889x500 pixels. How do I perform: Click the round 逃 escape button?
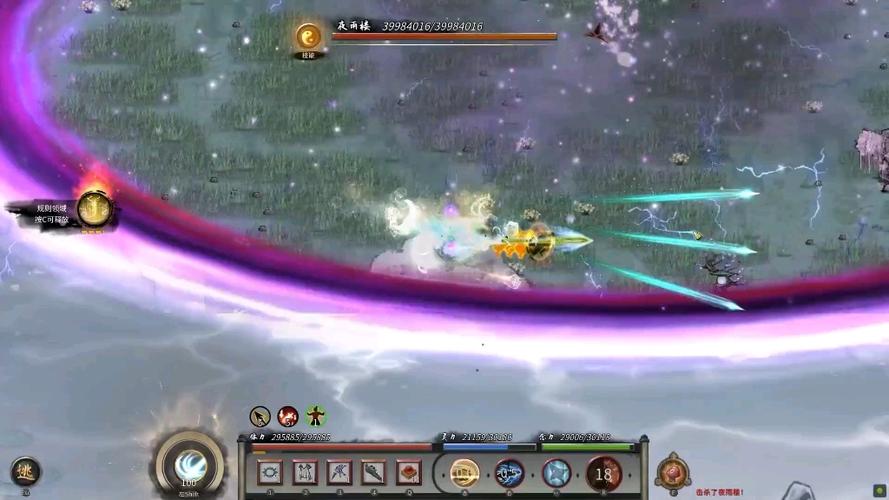coord(25,470)
